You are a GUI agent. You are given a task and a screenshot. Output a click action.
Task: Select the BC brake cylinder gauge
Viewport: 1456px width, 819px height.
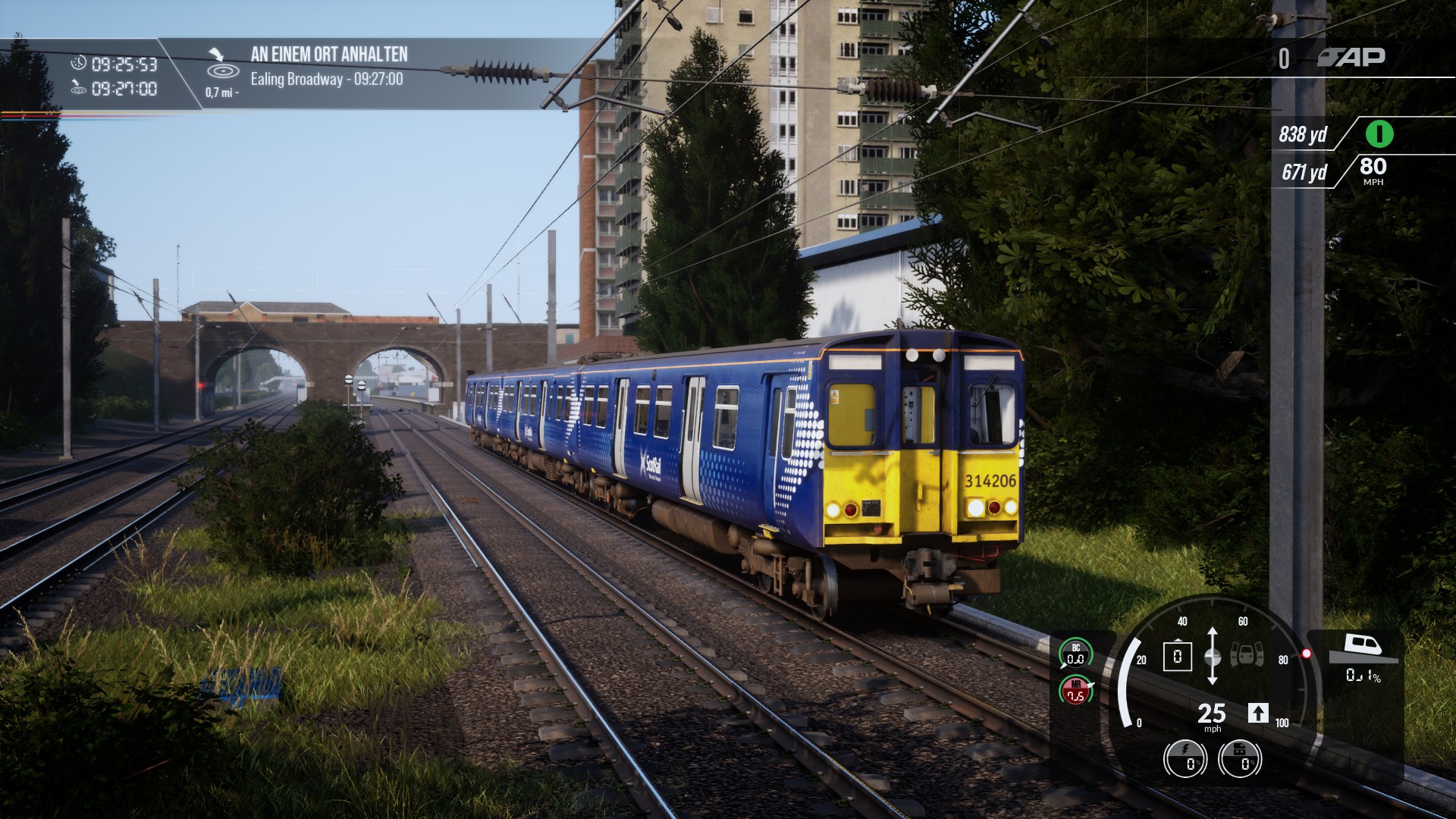(x=1075, y=654)
